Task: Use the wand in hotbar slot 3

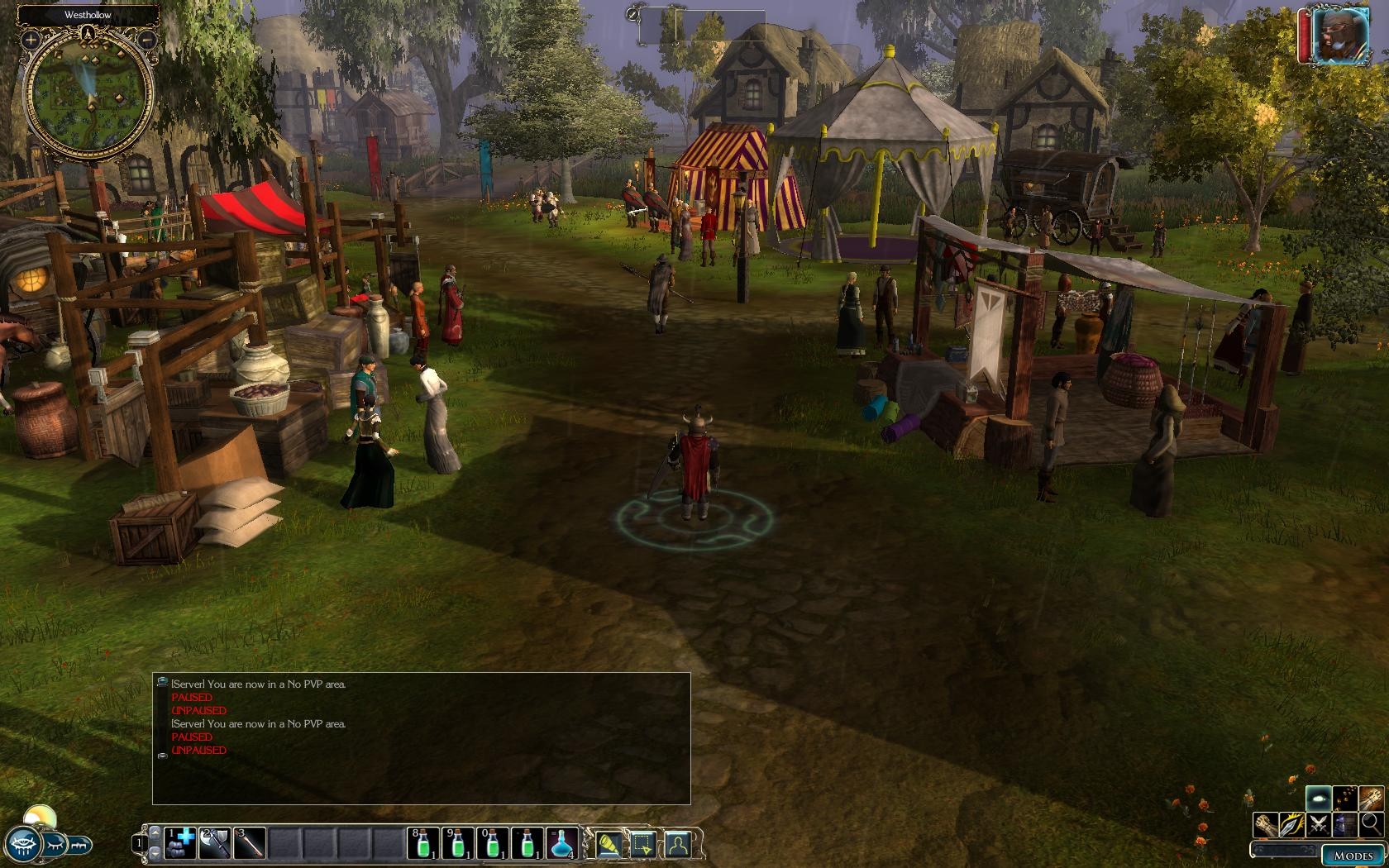Action: [249, 843]
